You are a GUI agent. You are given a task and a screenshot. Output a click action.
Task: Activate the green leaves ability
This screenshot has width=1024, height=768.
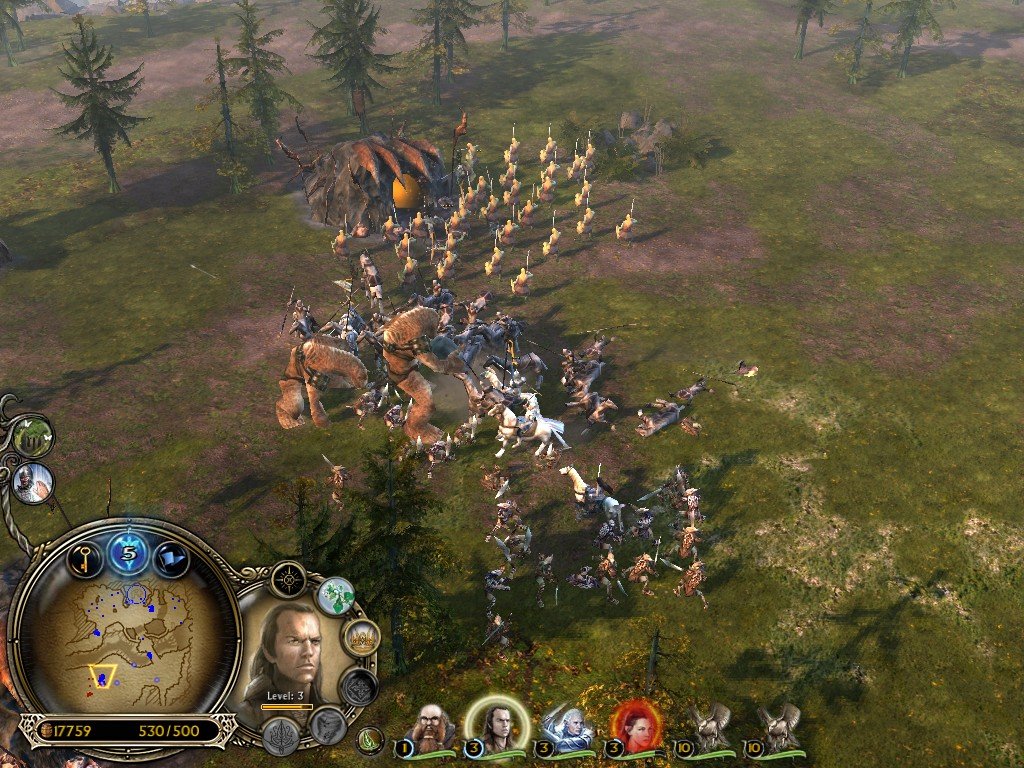[336, 596]
